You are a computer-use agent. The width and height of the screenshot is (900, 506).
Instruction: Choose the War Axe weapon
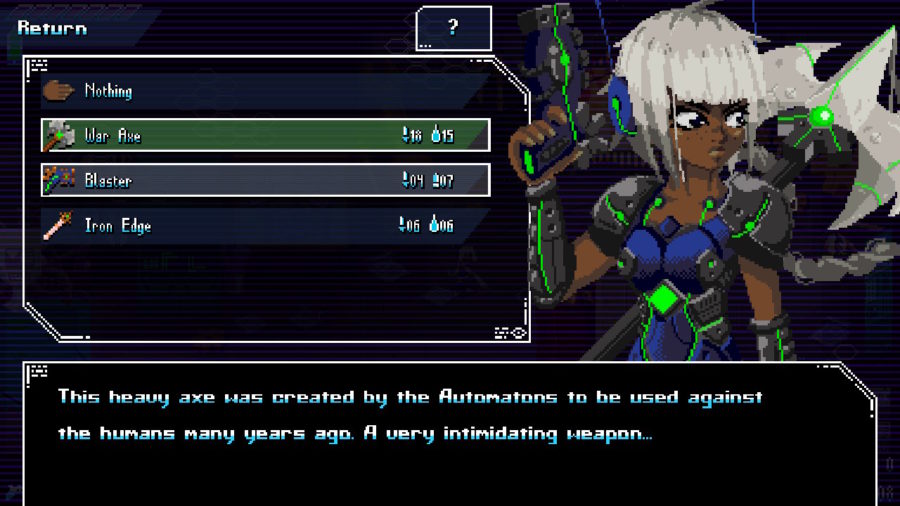[x=265, y=136]
